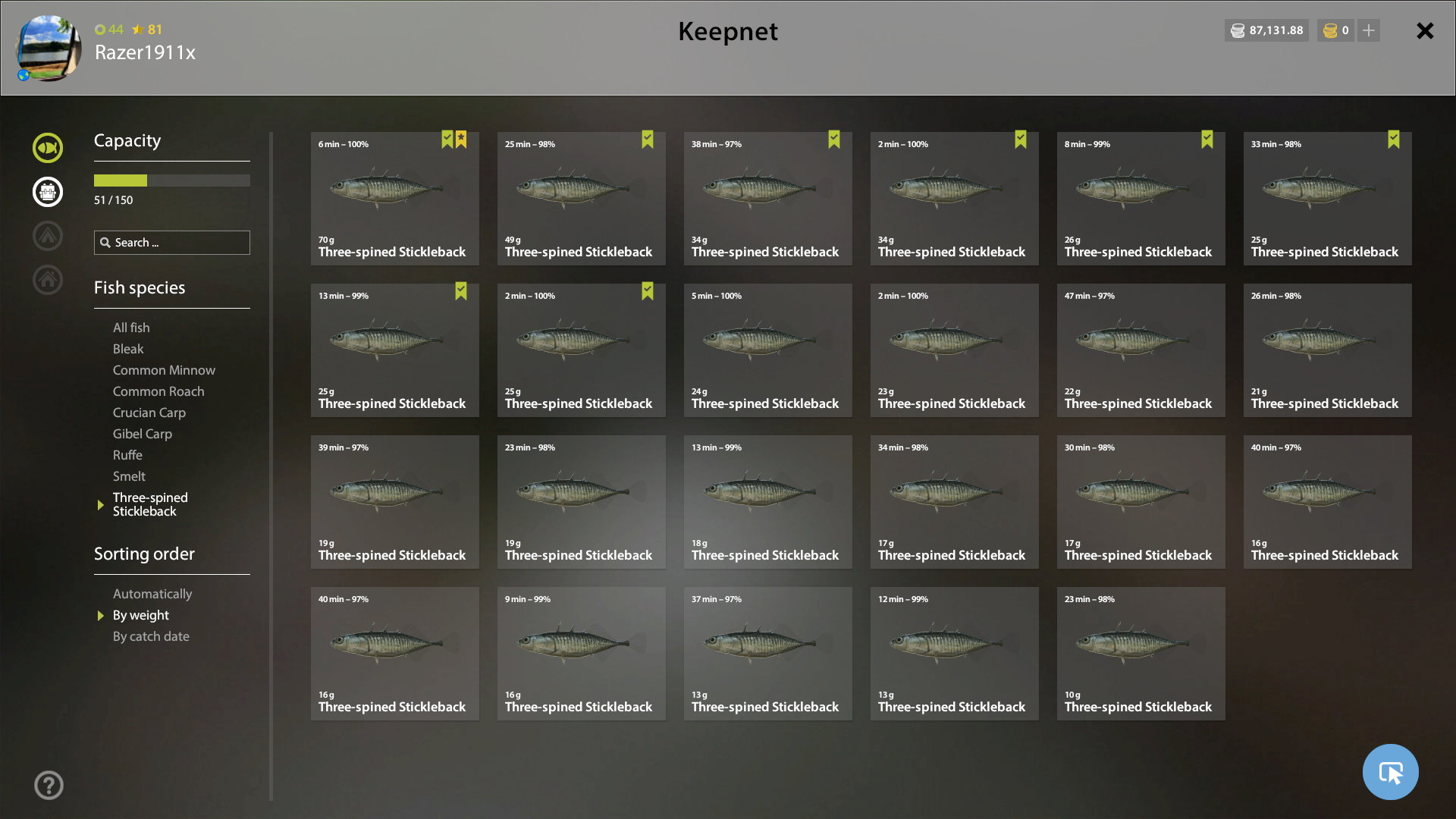
Task: Switch to the fish keepnet tab icon
Action: point(48,148)
